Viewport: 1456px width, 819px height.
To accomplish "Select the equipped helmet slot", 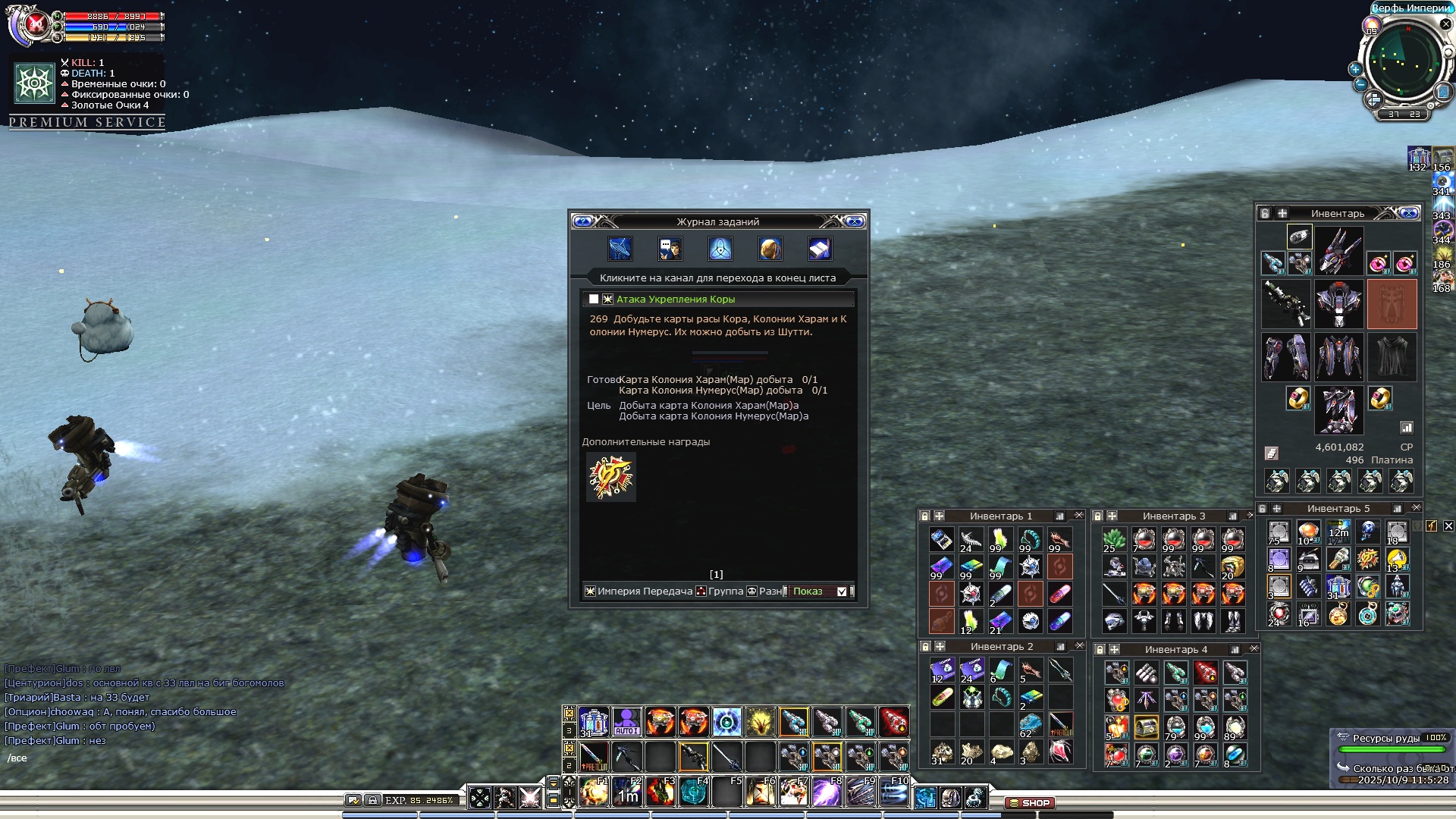I will click(x=1338, y=252).
